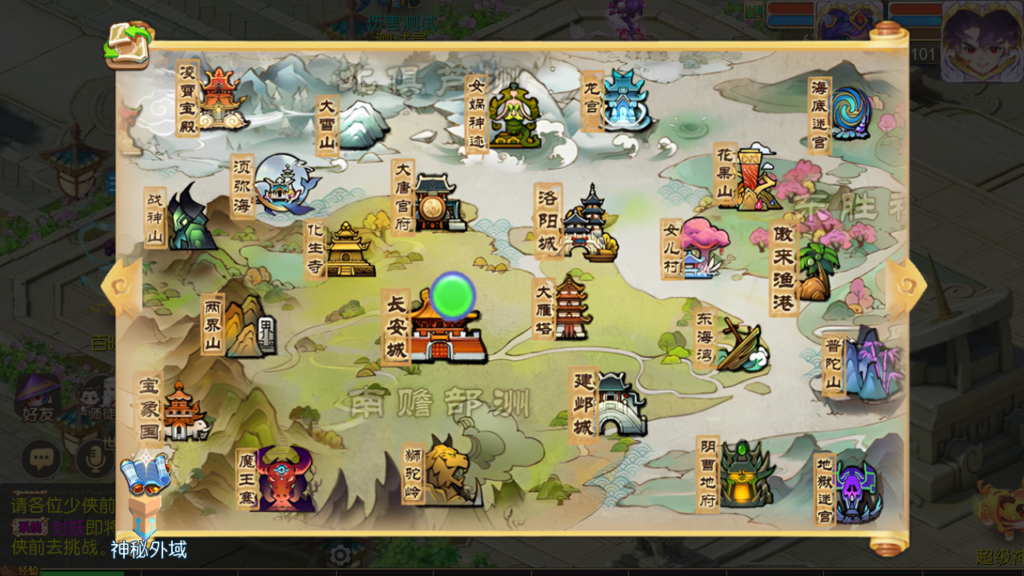Select the 地狱迷宫 skull location
1024x576 pixels.
855,490
